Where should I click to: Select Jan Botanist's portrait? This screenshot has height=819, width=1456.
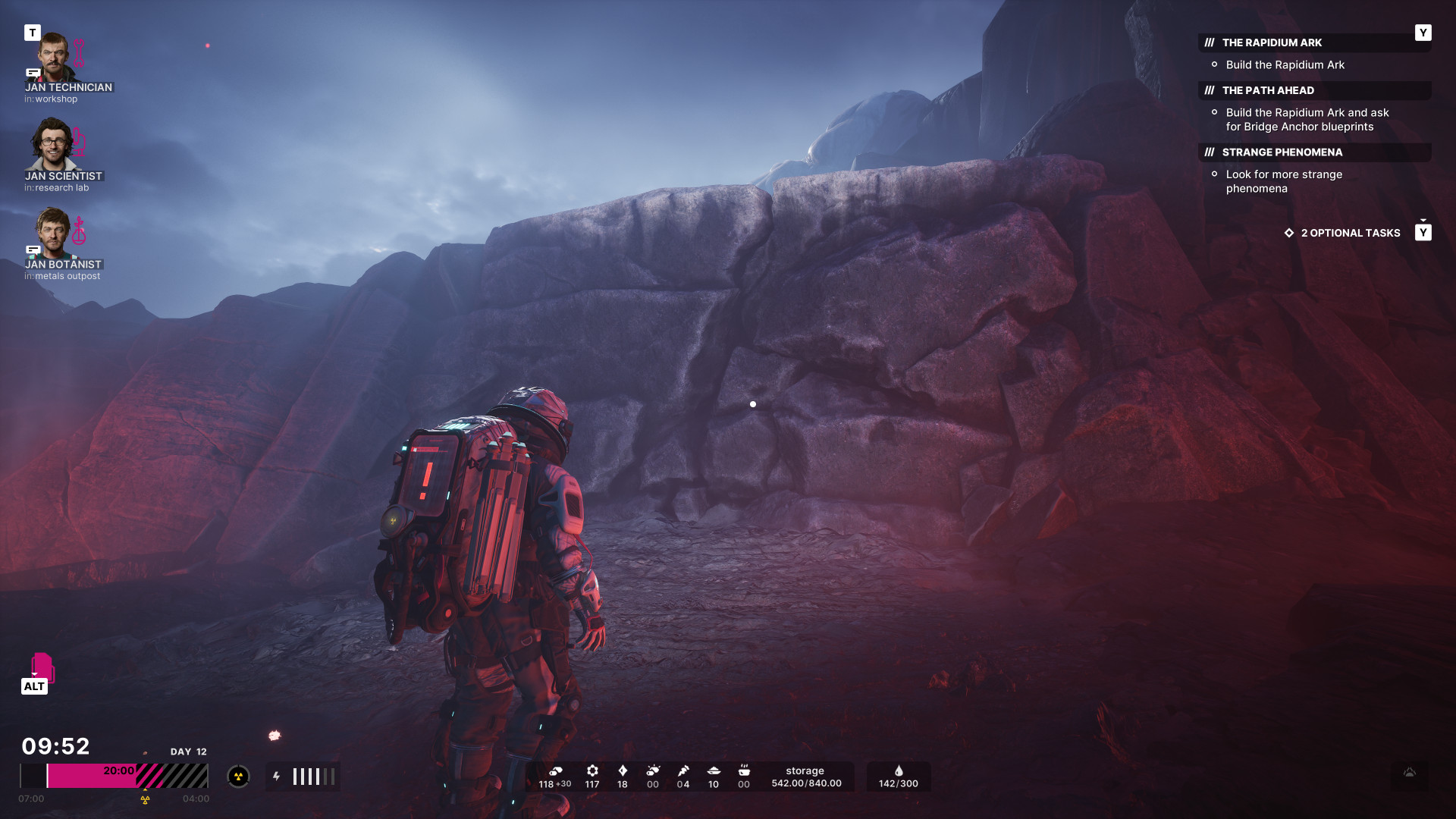tap(54, 233)
